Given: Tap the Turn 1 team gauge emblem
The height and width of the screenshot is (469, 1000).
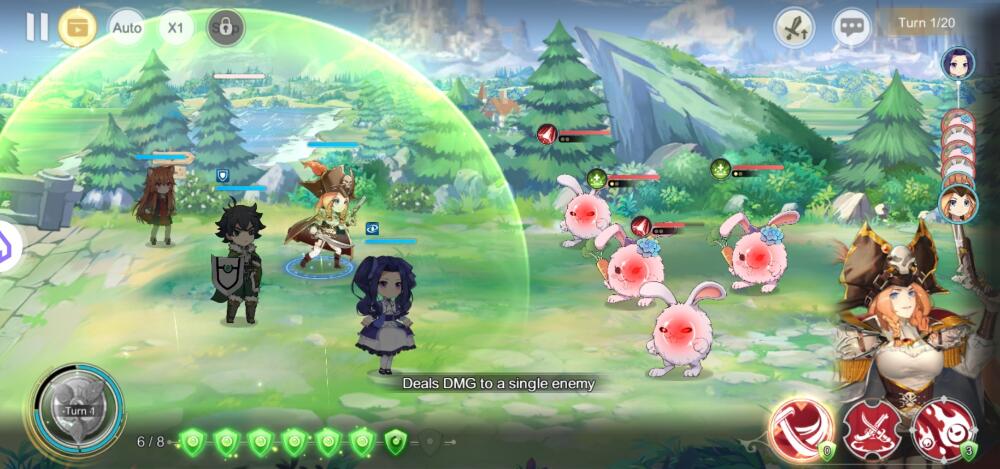Looking at the screenshot, I should click(78, 410).
